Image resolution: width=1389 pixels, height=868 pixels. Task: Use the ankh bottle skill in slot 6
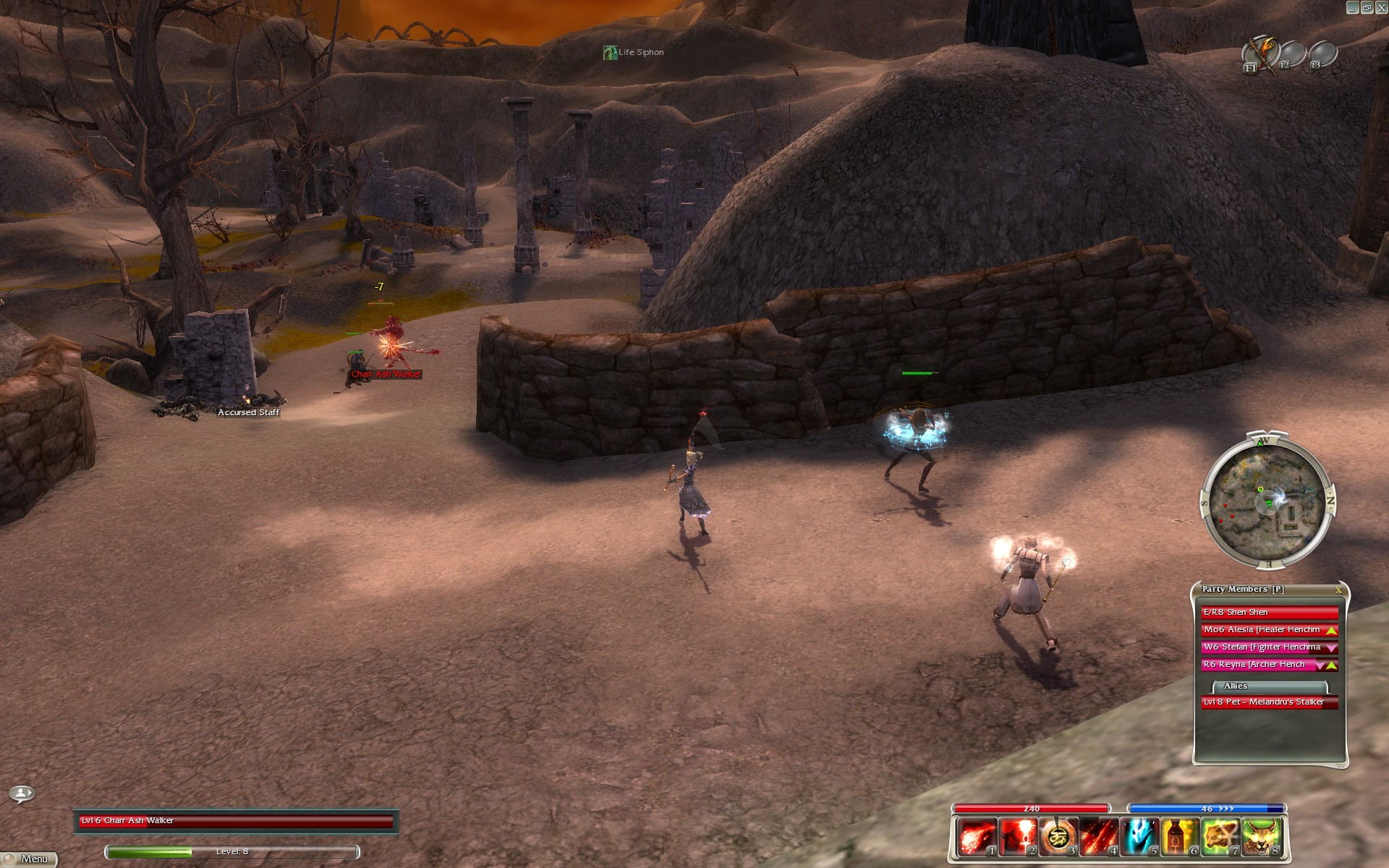(x=1178, y=837)
